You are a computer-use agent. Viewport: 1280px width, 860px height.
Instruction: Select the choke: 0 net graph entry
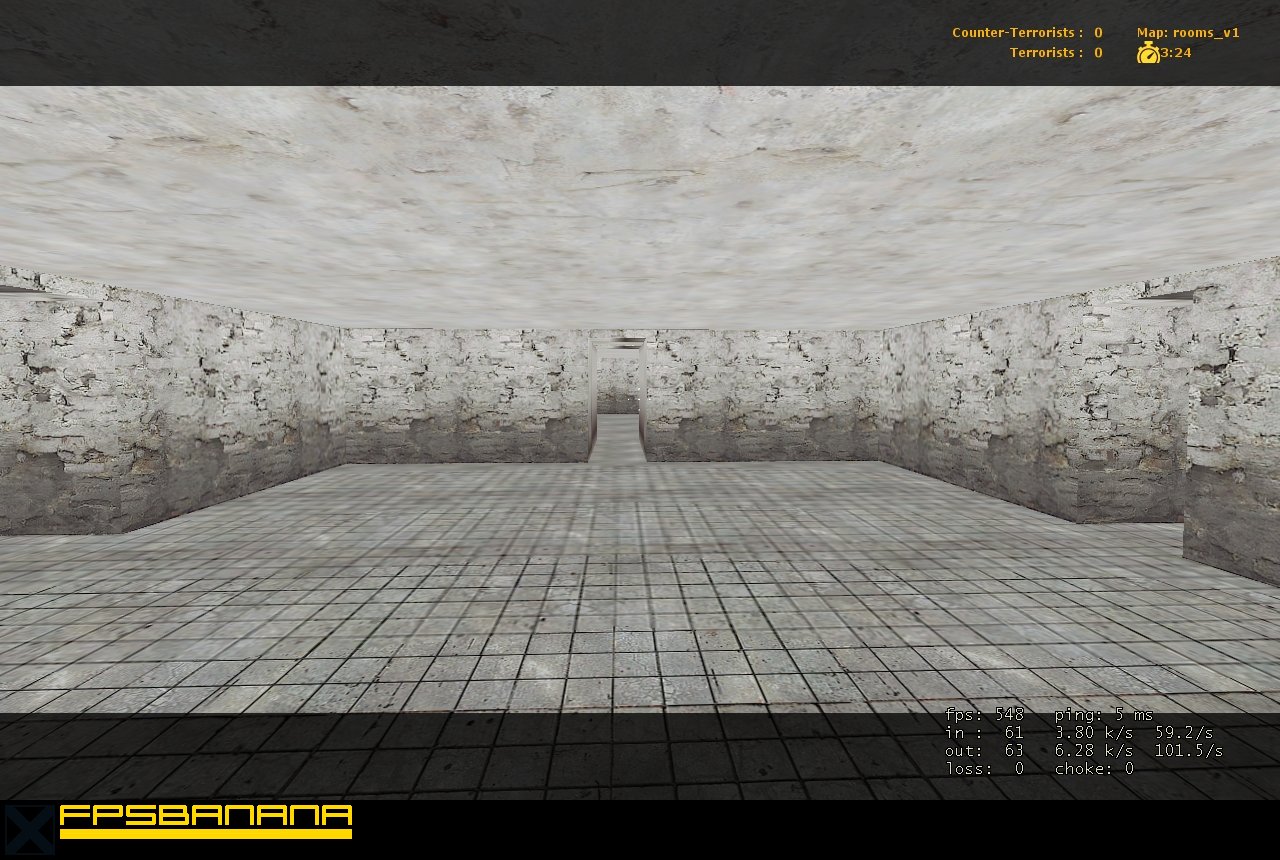[x=1094, y=768]
